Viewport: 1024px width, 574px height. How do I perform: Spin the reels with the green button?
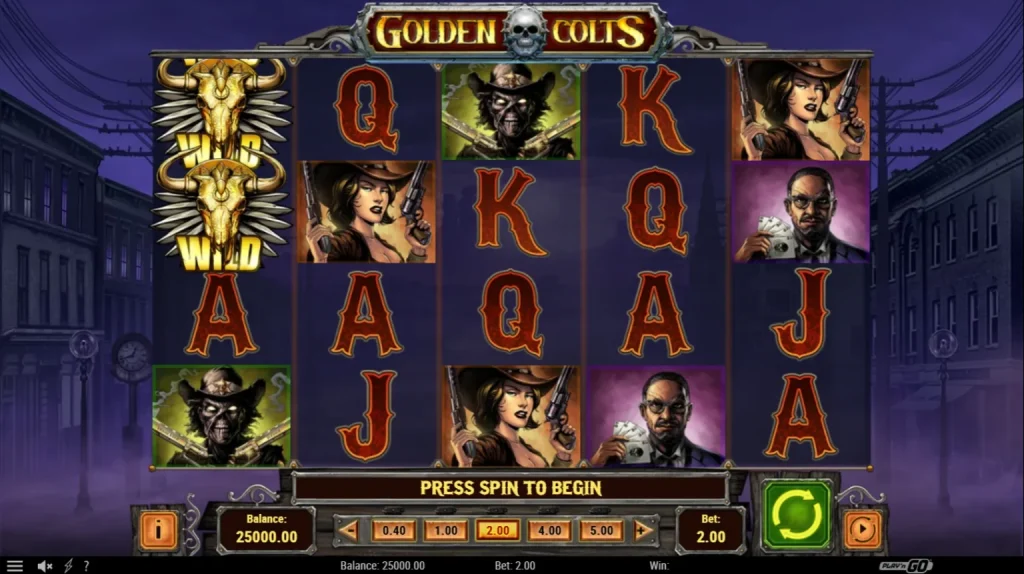point(796,515)
